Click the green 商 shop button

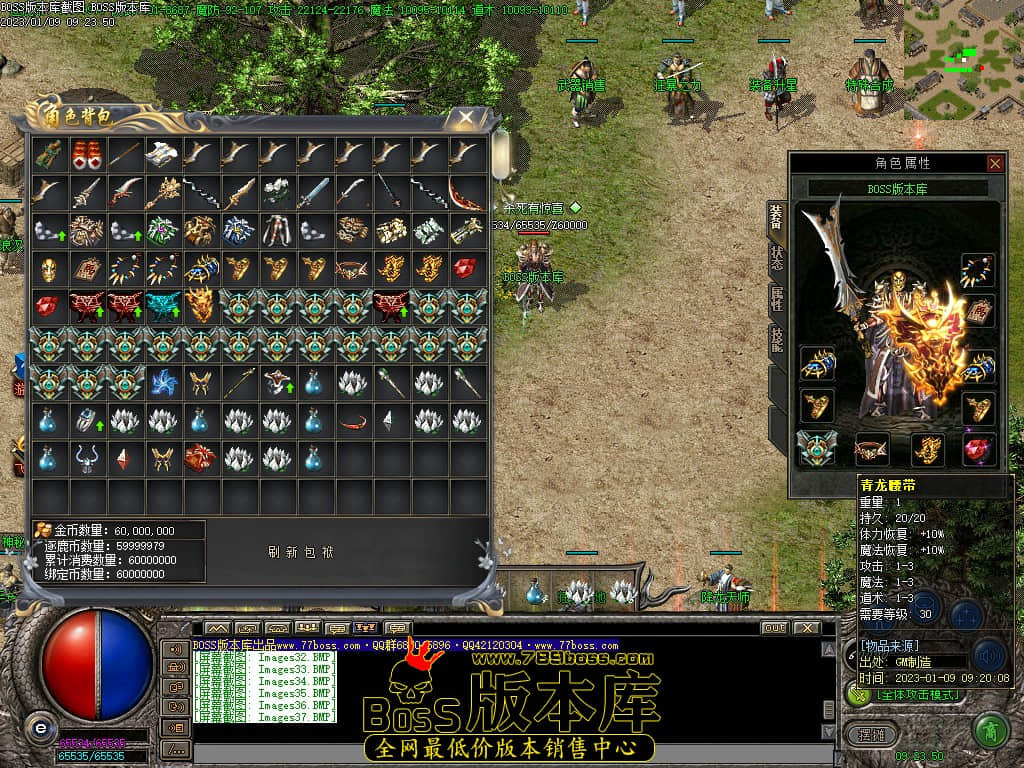pos(989,730)
